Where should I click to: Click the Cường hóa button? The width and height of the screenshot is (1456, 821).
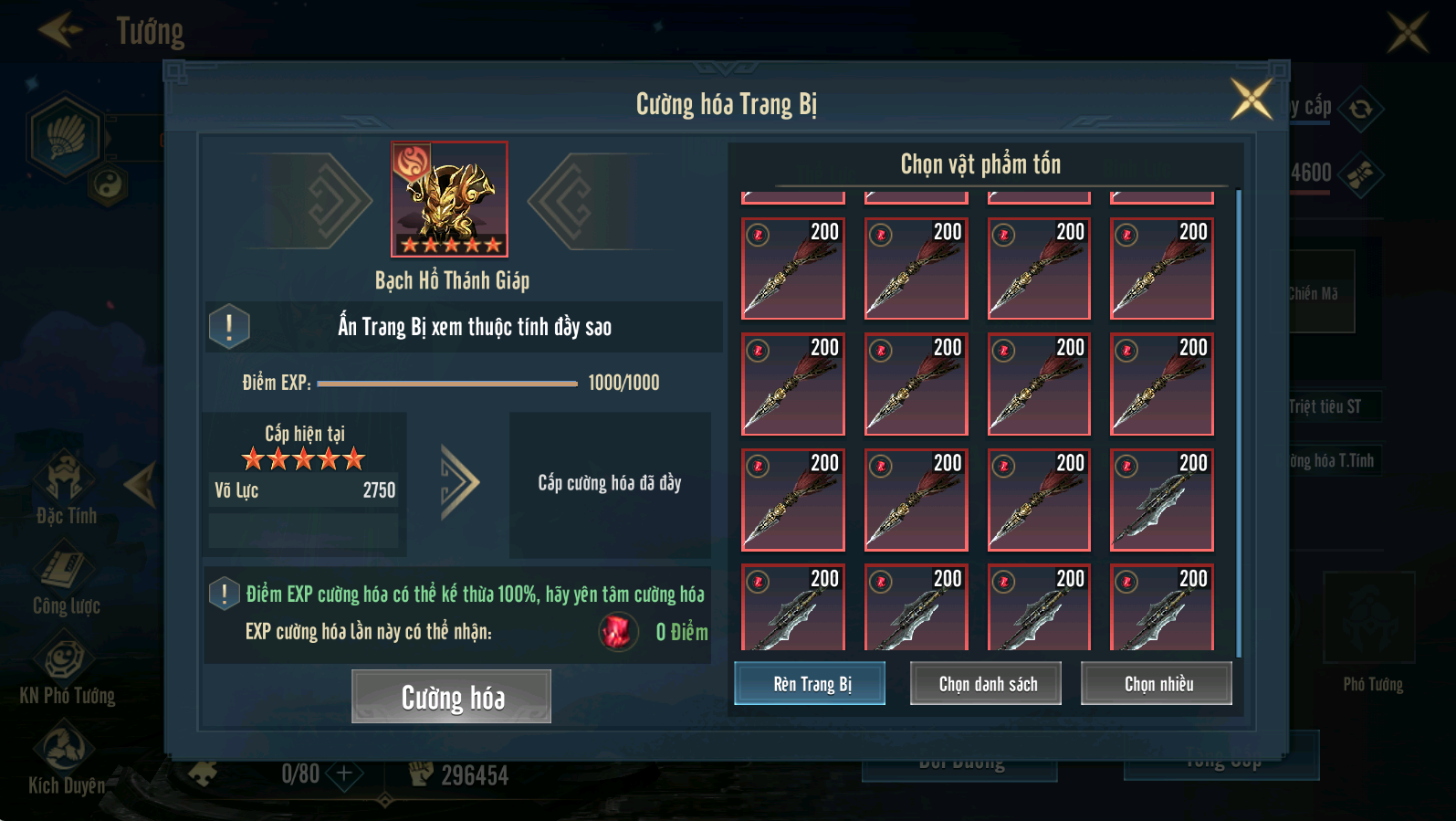451,697
